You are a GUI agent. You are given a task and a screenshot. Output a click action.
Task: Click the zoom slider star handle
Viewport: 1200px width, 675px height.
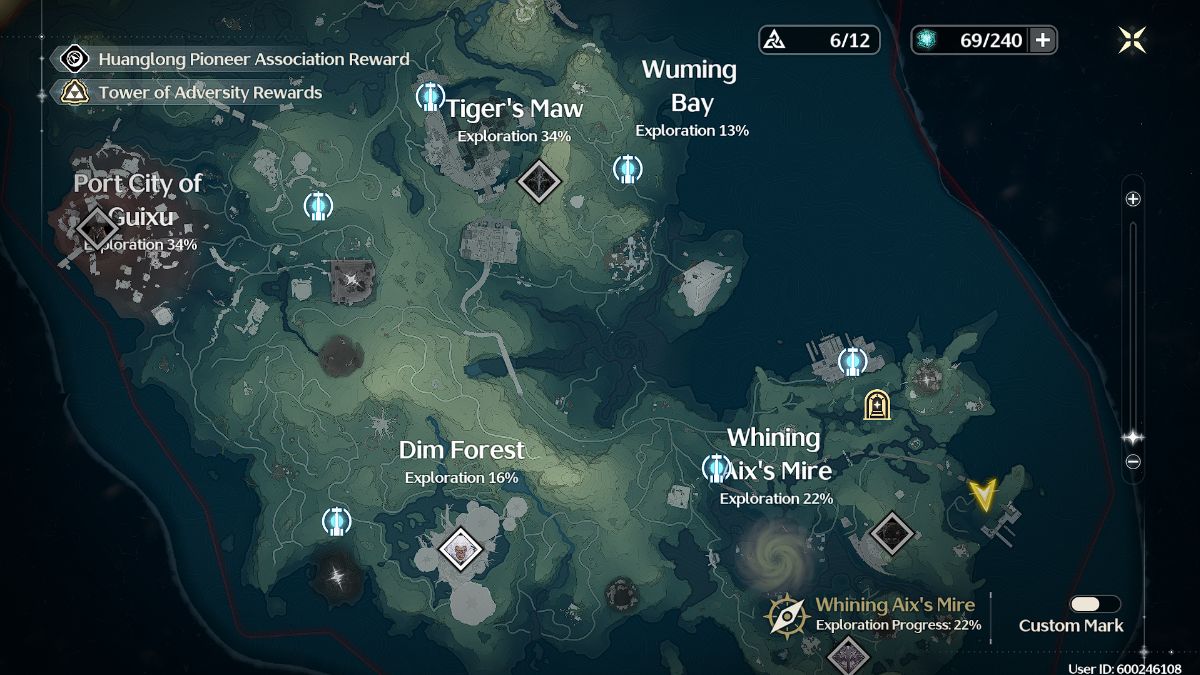pos(1133,438)
